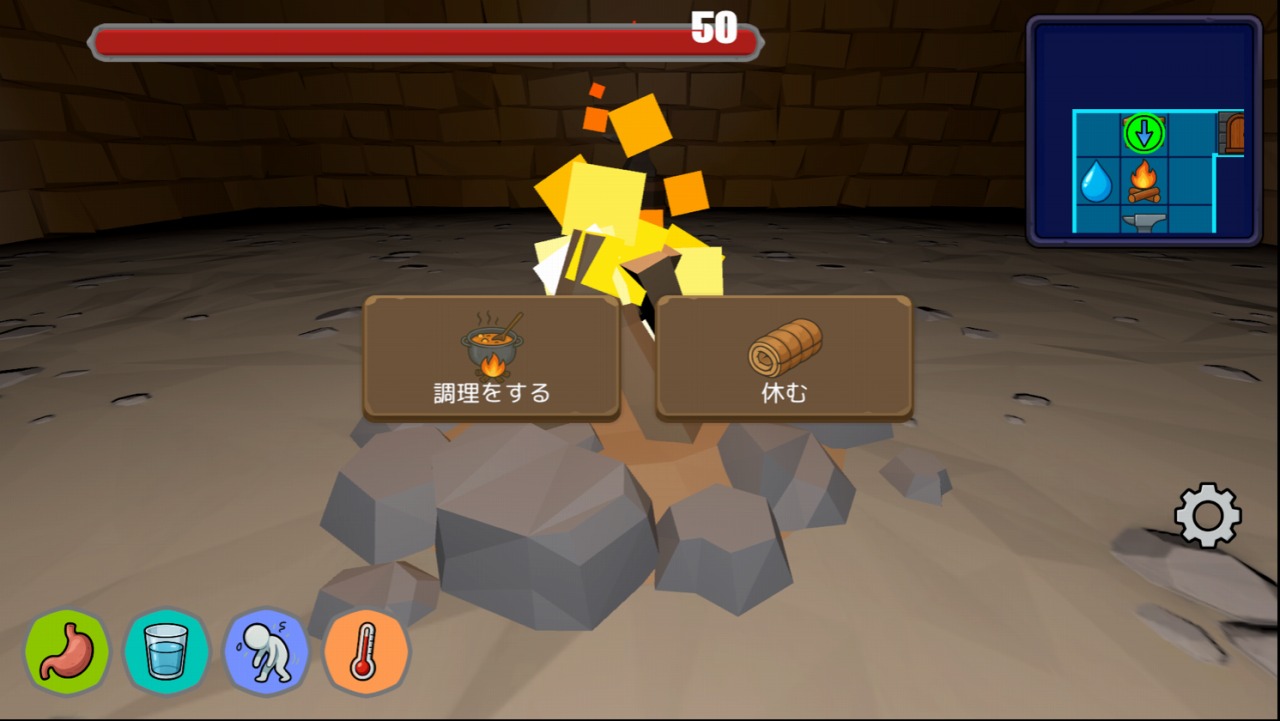Tap the stomach hunger status icon
Image resolution: width=1280 pixels, height=721 pixels.
(67, 652)
